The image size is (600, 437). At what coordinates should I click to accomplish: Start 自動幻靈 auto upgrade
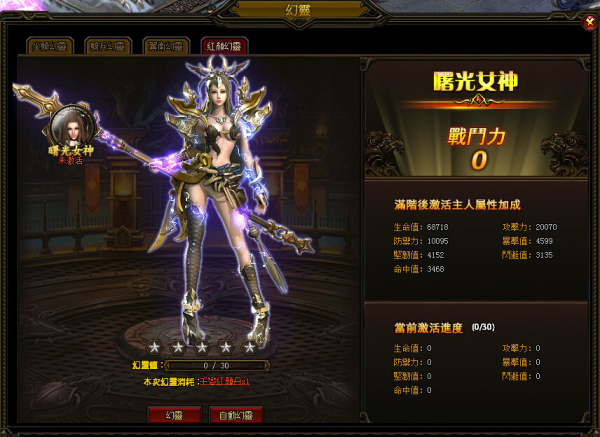[238, 414]
